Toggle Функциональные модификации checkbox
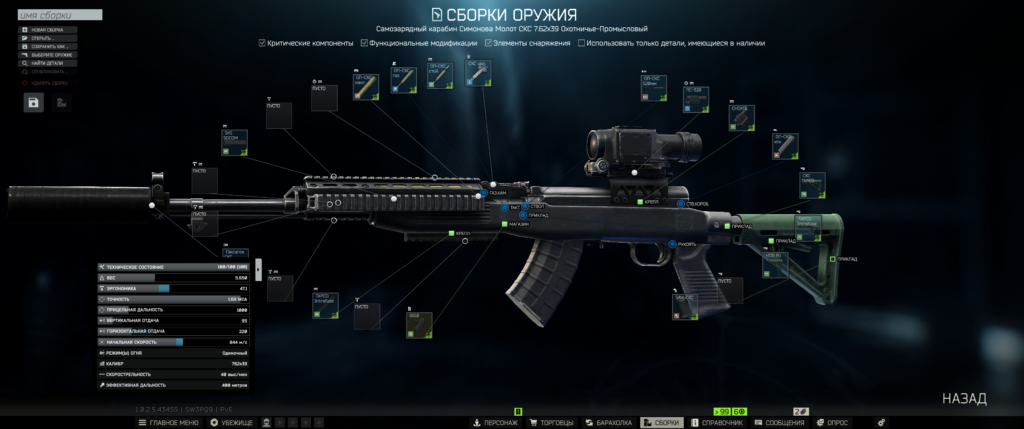This screenshot has height=429, width=1024. tap(365, 43)
